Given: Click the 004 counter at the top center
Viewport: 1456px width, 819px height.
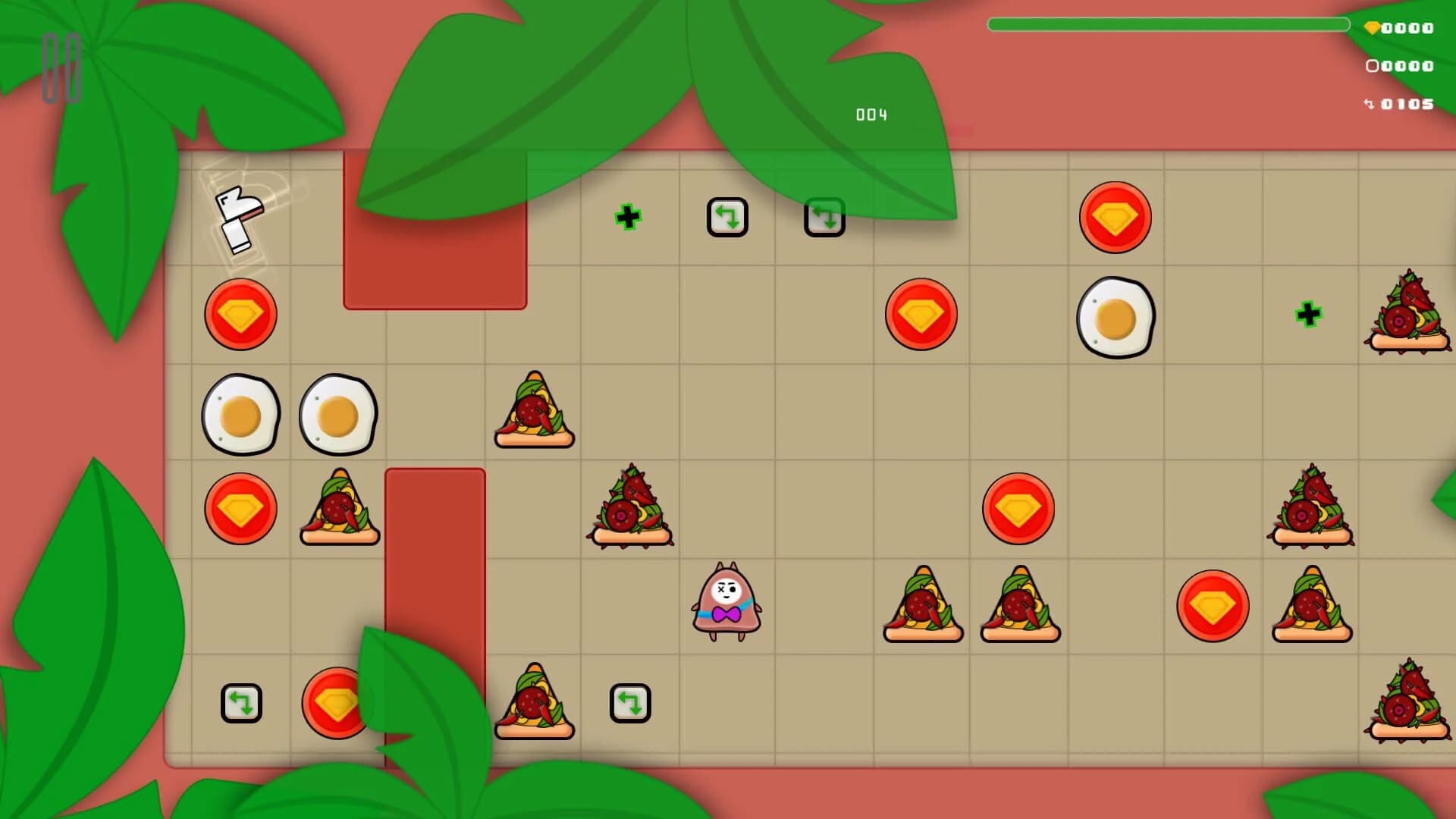Looking at the screenshot, I should [871, 115].
